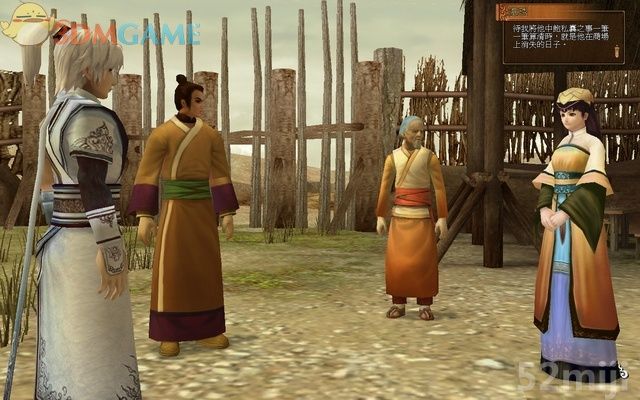Advance the dialogue text box
Screen dimensions: 640x400
click(x=563, y=40)
